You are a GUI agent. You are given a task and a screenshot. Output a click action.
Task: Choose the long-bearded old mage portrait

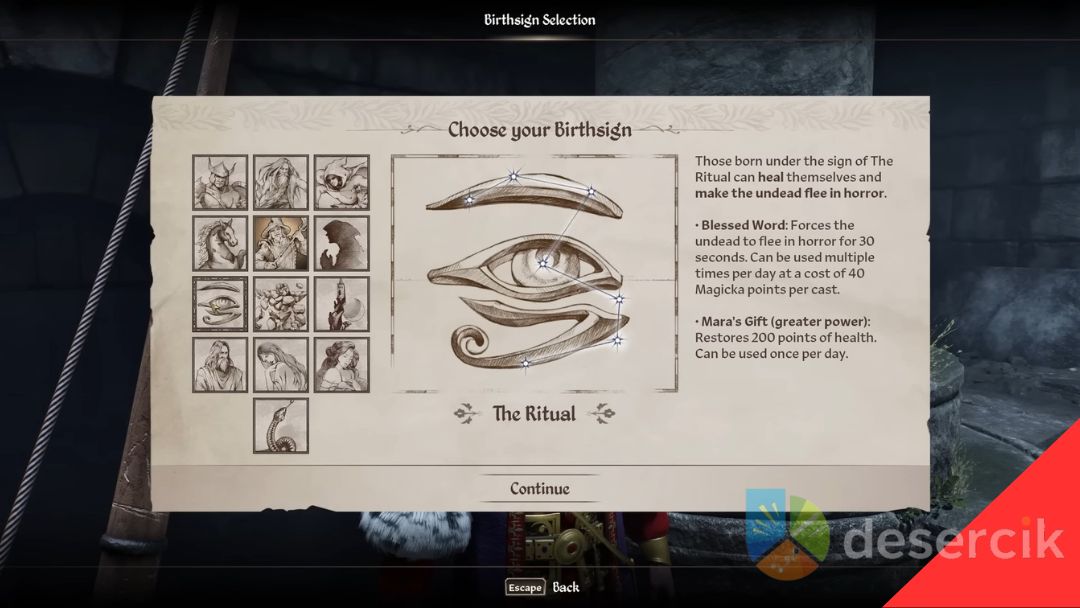(x=281, y=182)
